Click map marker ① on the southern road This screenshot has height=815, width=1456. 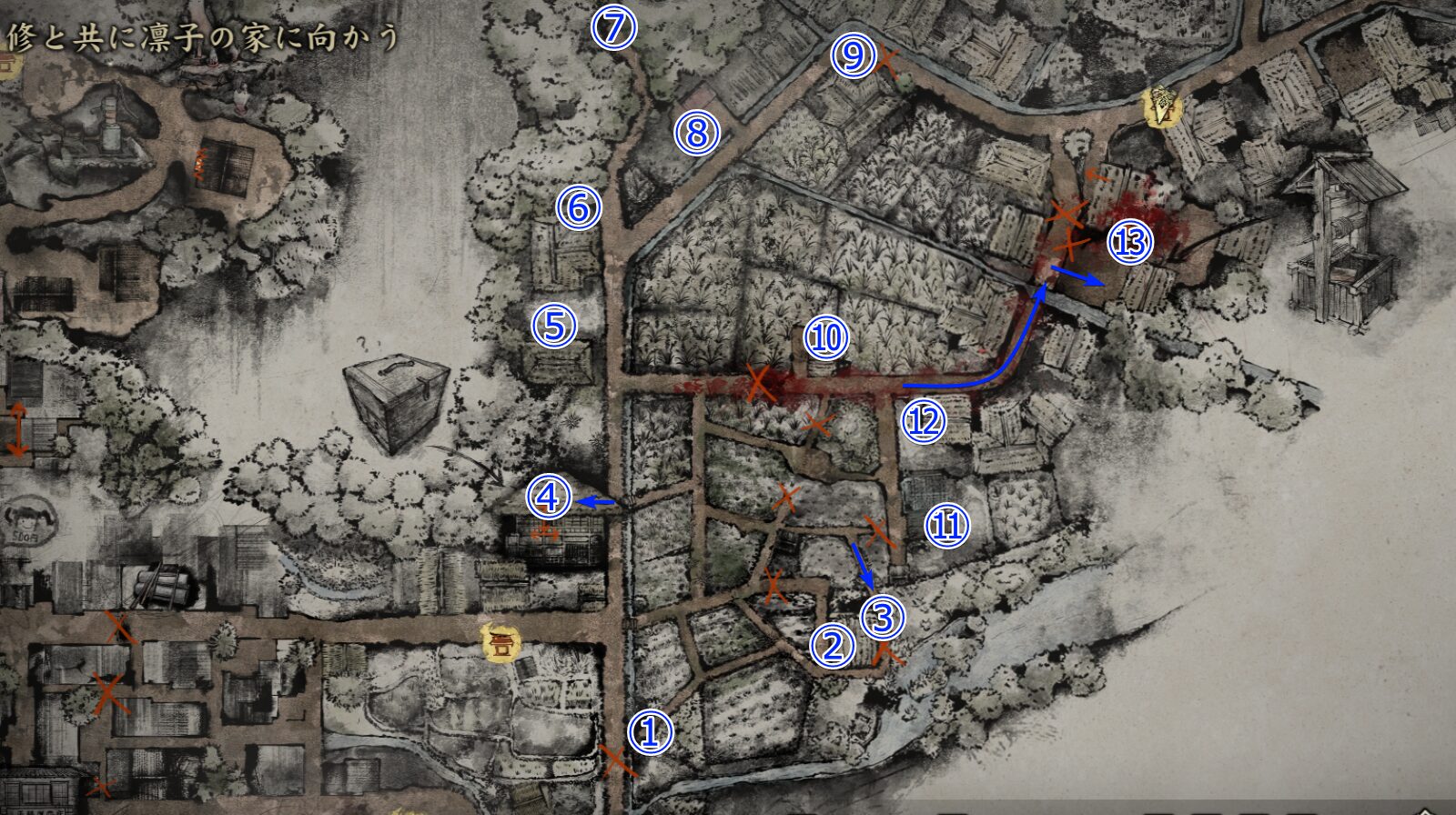(649, 730)
